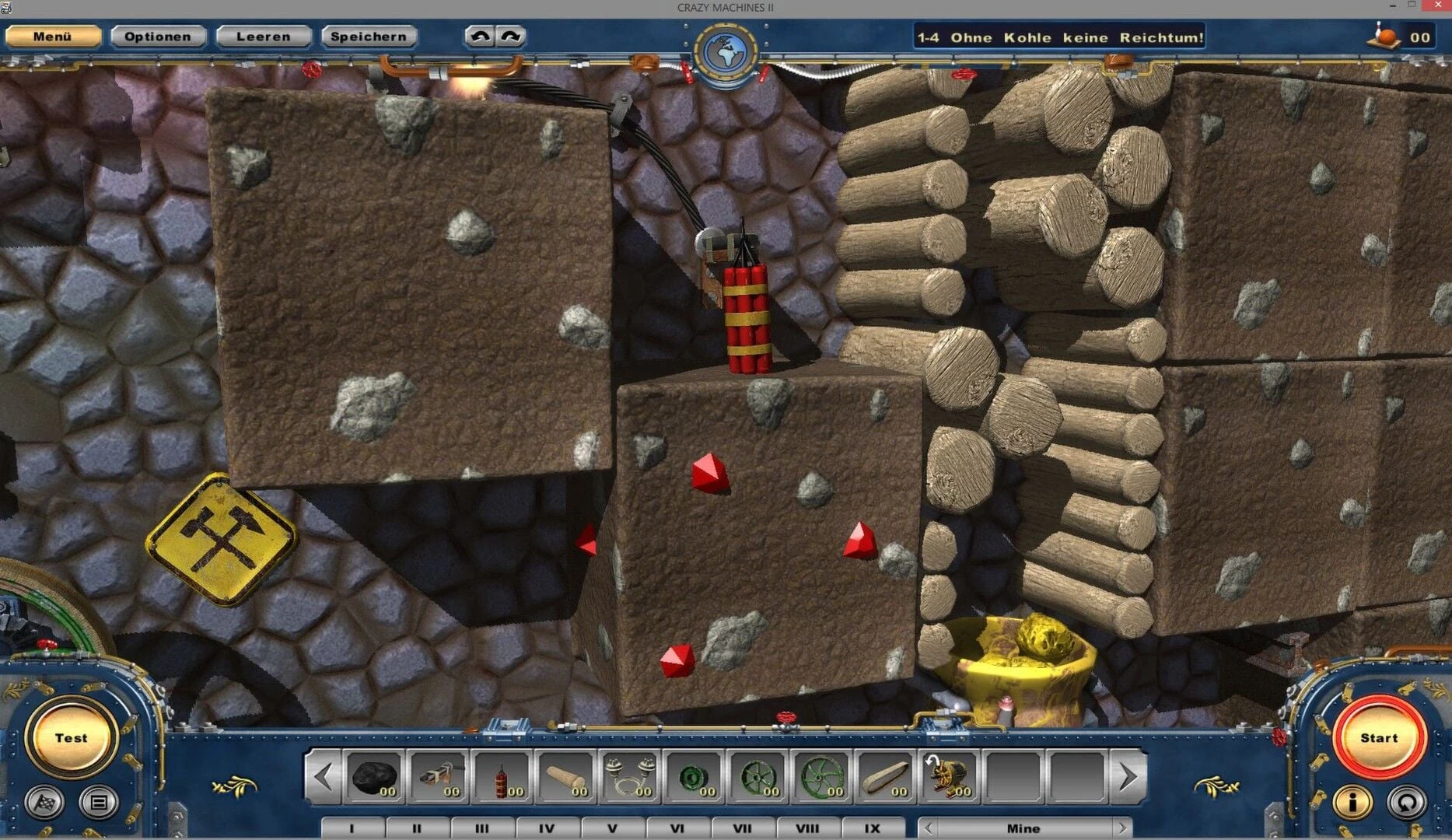Select the electric motor part slot
Viewport: 1452px width, 840px height.
pyautogui.click(x=949, y=776)
